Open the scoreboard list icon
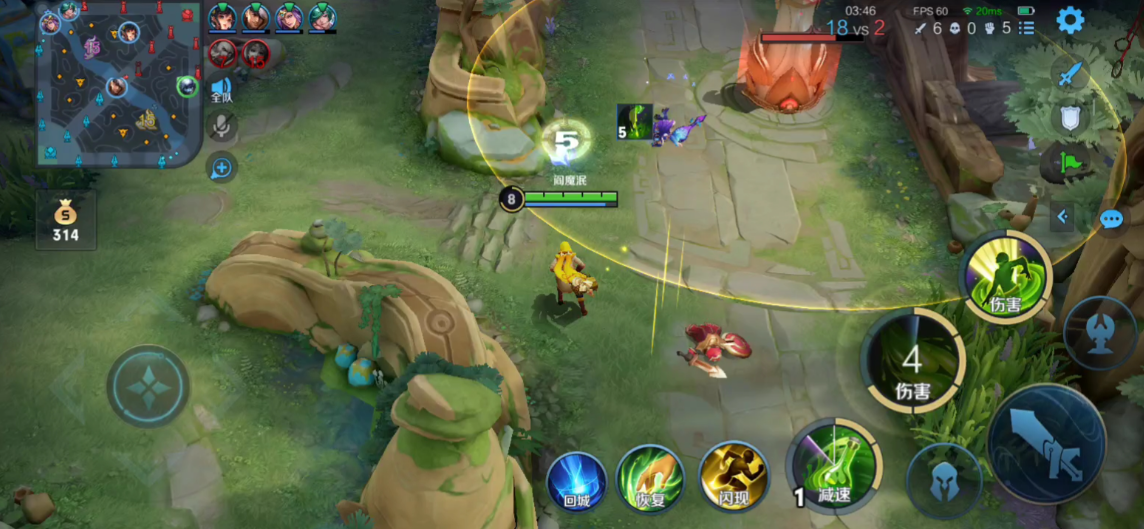 pos(1026,29)
